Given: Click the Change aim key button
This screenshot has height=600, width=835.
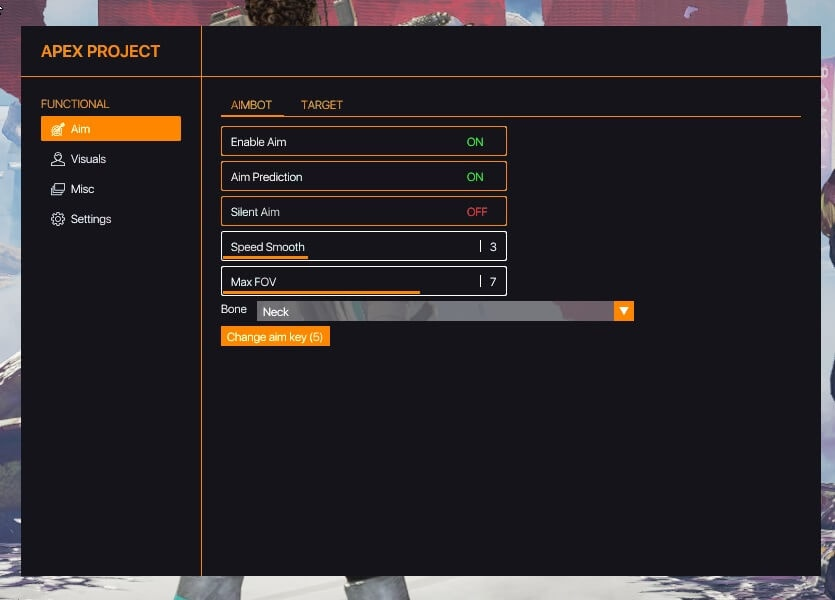Looking at the screenshot, I should click(275, 337).
